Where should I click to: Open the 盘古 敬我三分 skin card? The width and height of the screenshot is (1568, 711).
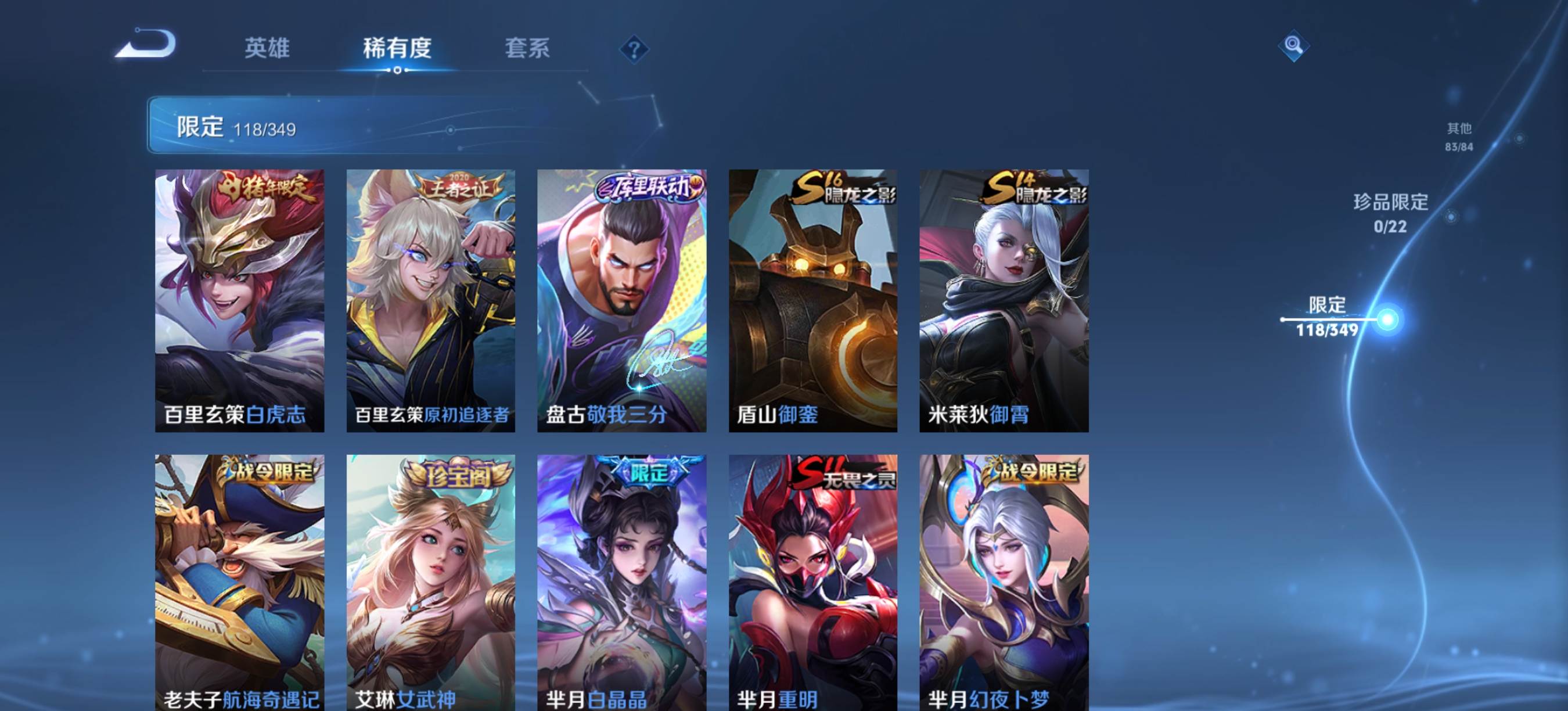click(x=621, y=300)
